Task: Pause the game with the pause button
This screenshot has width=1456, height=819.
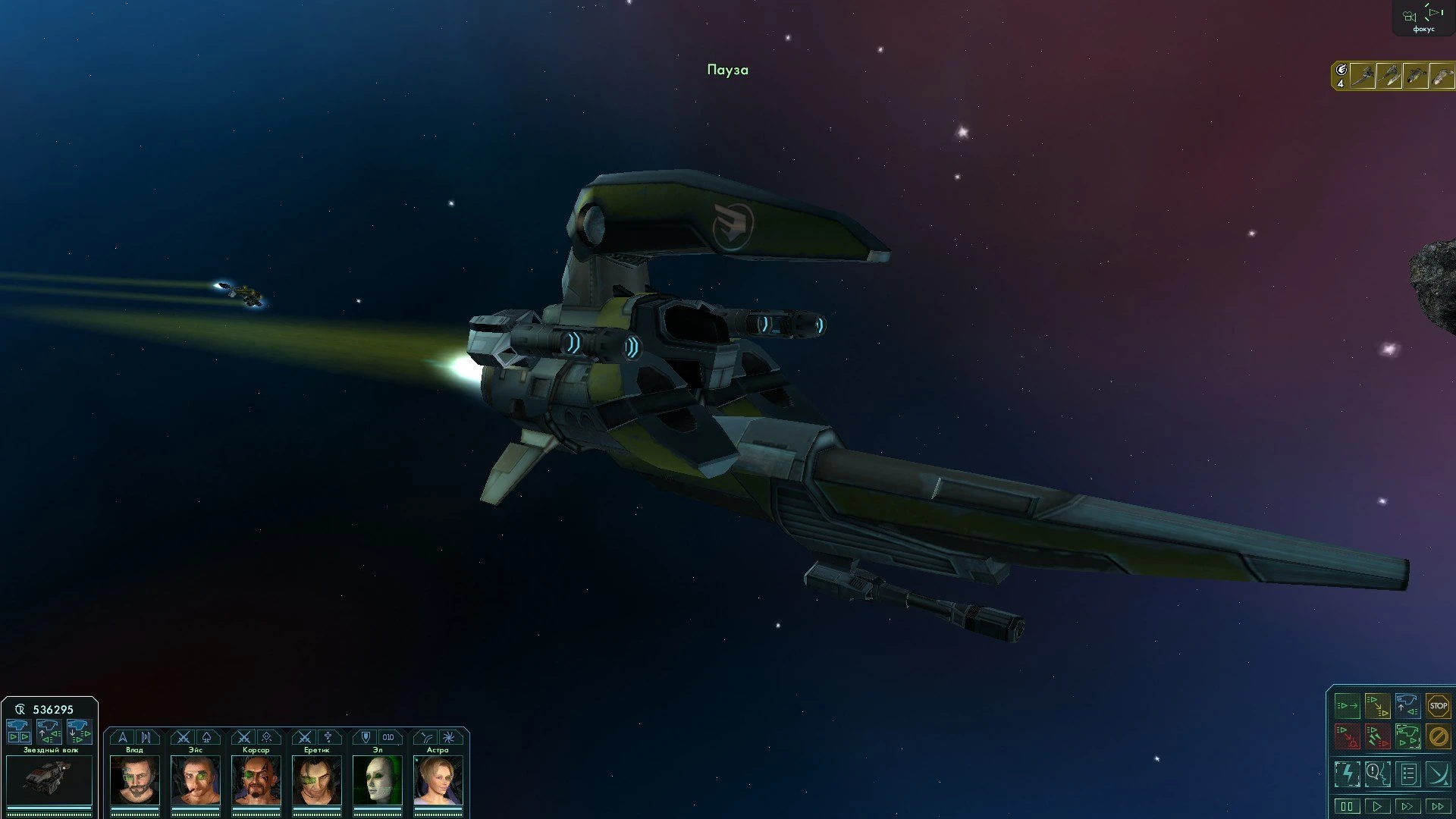Action: point(1348,806)
